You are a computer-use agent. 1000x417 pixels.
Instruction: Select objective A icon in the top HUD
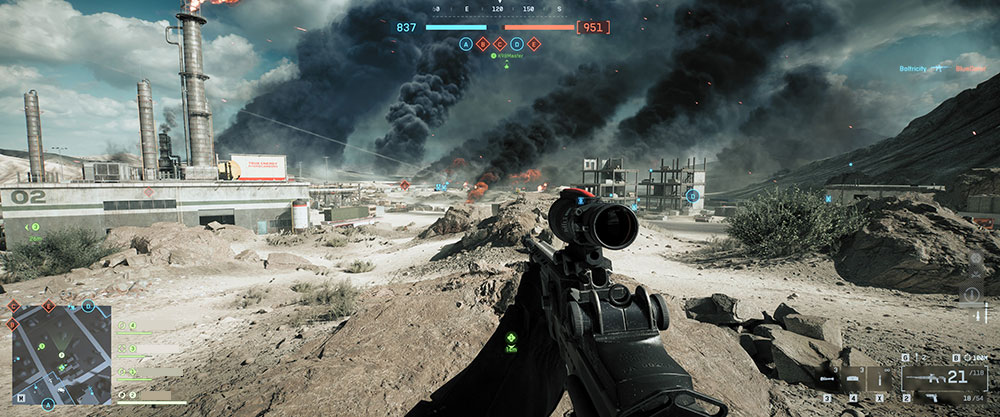[466, 44]
